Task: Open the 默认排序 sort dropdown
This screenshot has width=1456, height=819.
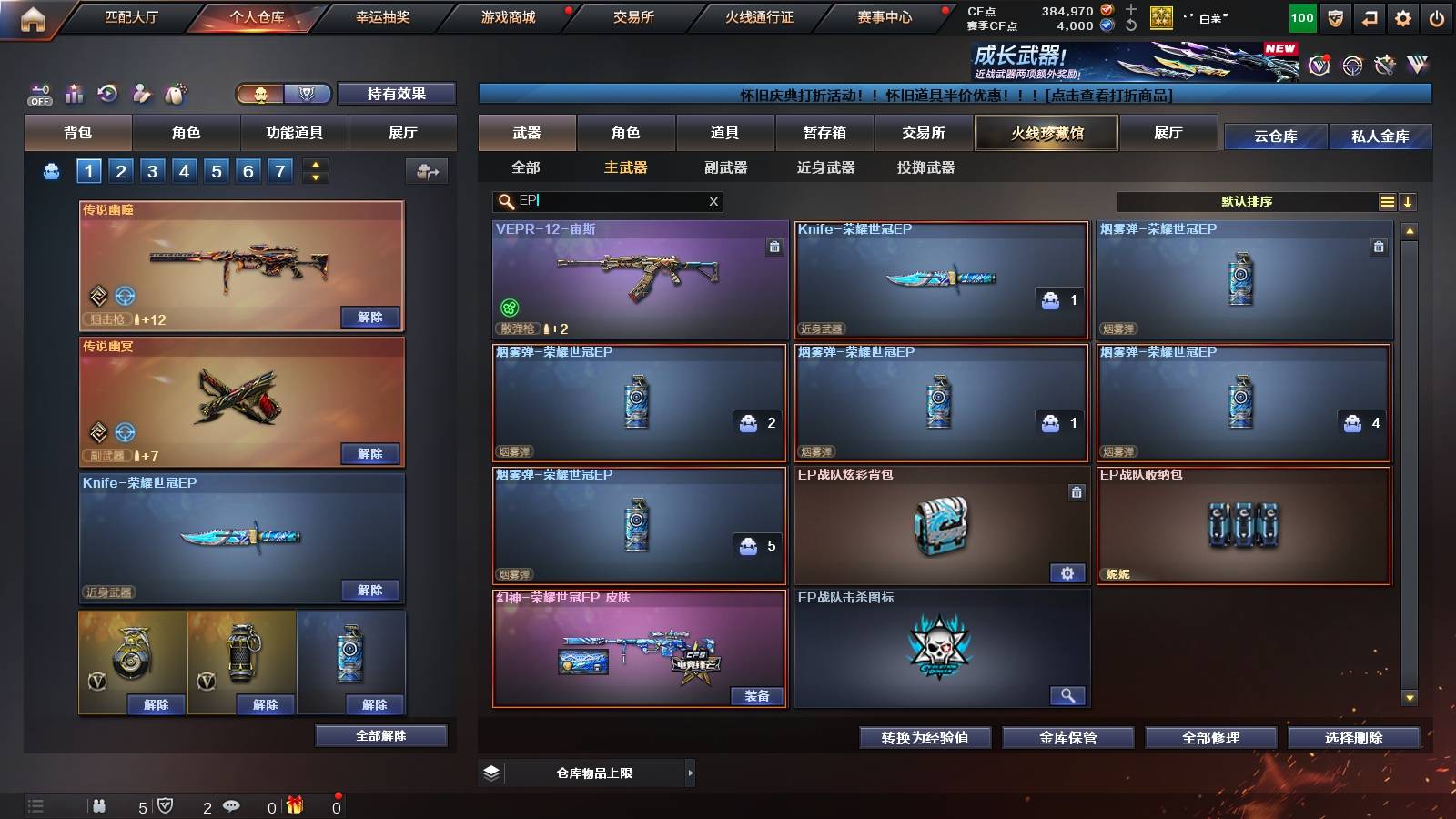Action: [x=1247, y=201]
